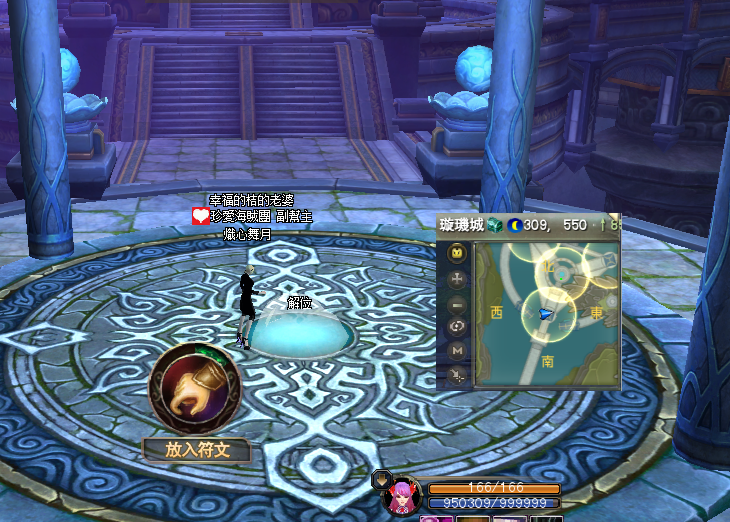
Task: Click the circular arrows minimap button
Action: point(456,327)
